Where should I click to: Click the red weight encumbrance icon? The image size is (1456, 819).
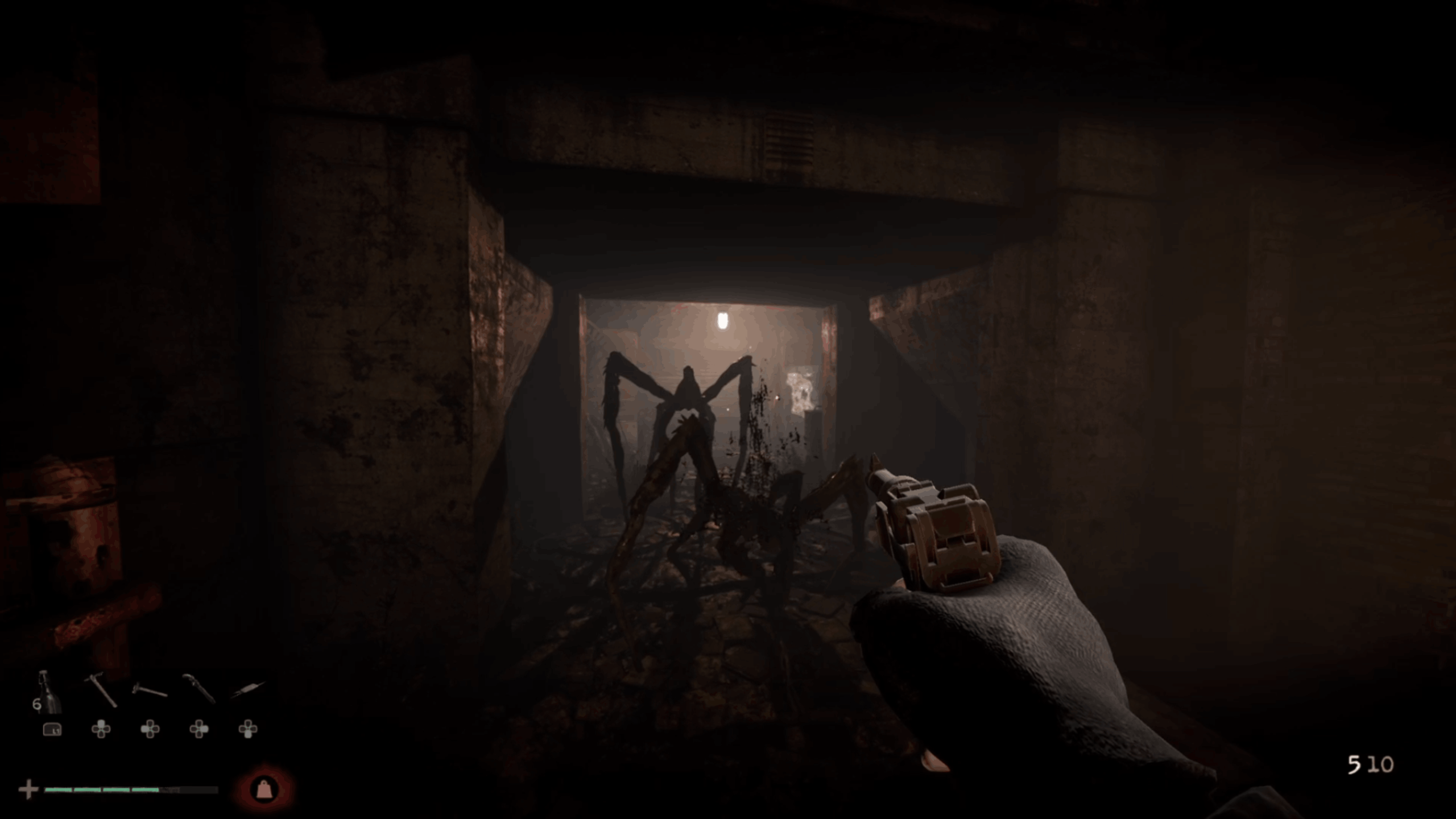tap(263, 789)
